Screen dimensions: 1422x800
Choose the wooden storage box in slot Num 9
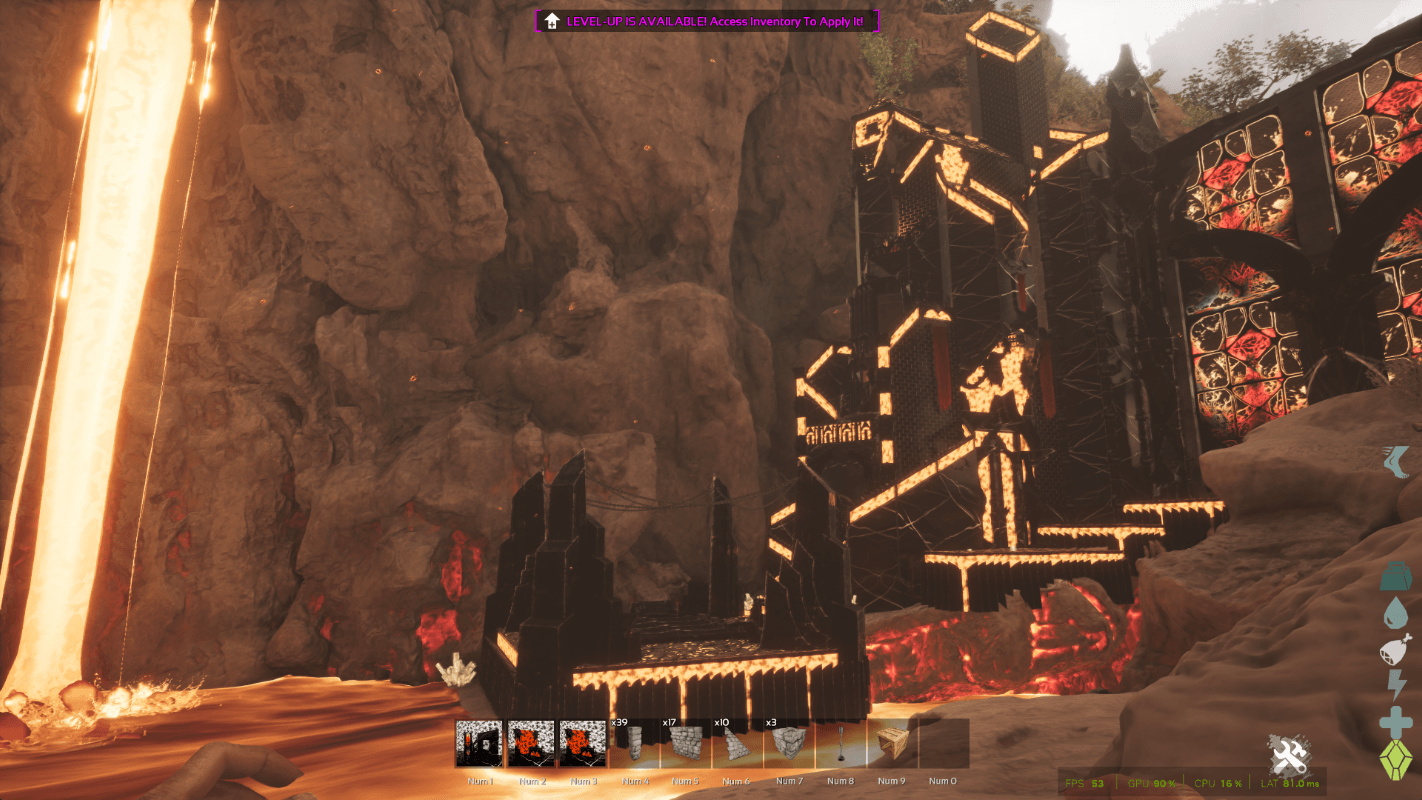pyautogui.click(x=892, y=744)
